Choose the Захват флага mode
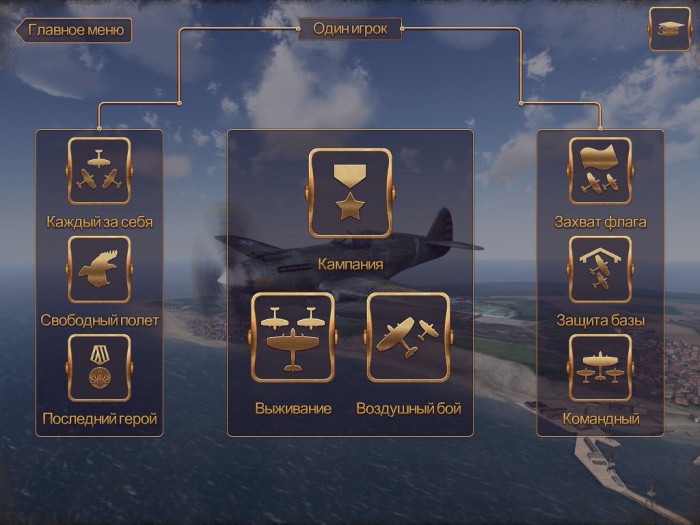 [x=600, y=171]
